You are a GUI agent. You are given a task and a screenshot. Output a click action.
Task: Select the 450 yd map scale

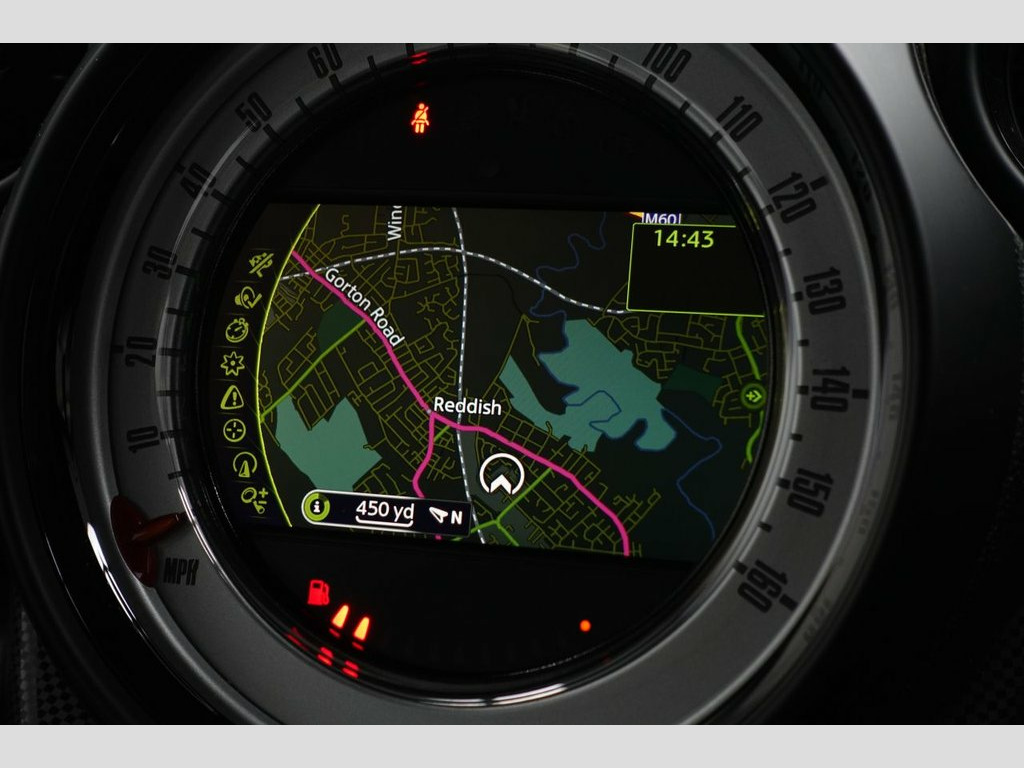pos(384,511)
